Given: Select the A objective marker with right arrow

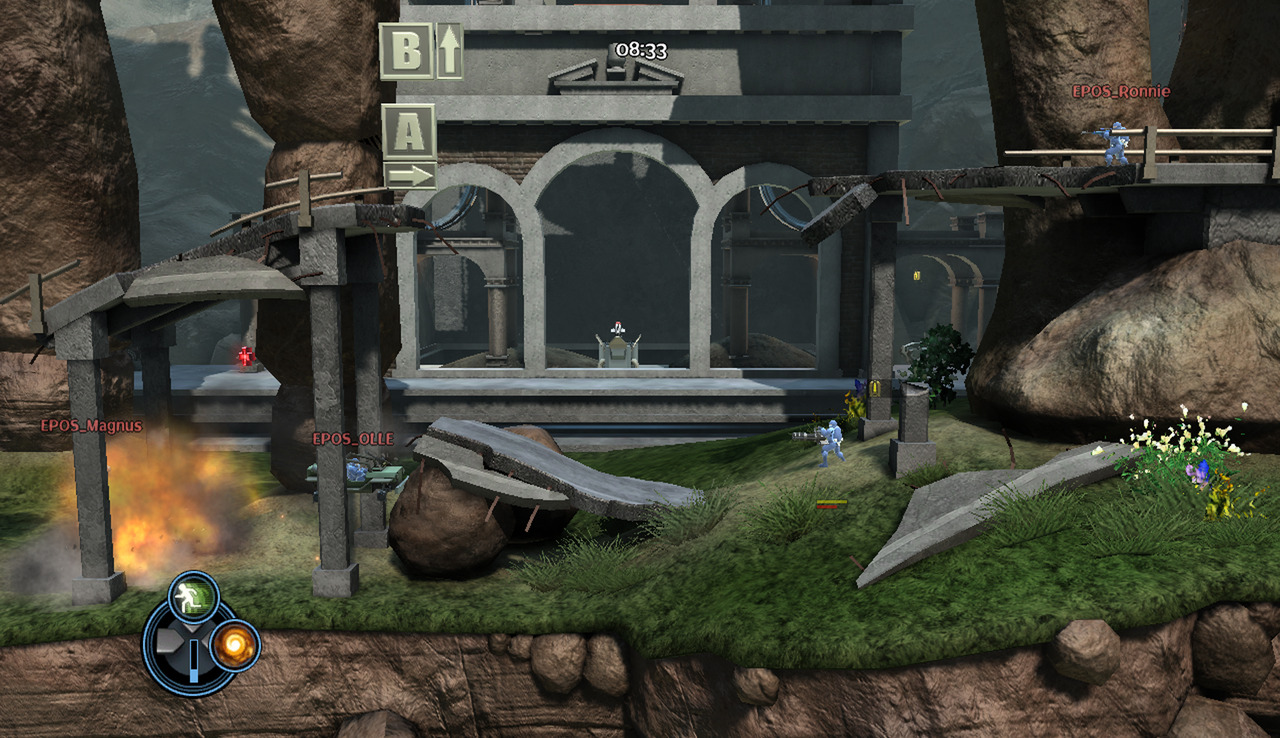Looking at the screenshot, I should click(x=409, y=145).
